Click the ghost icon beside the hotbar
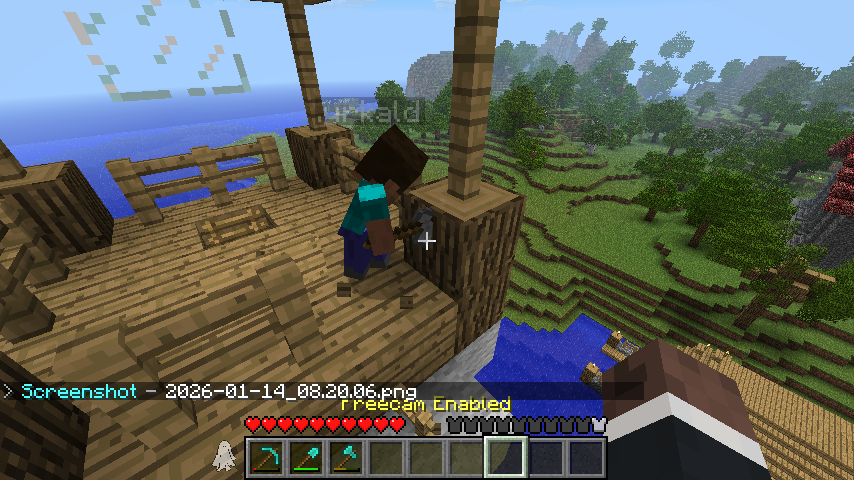854x480 pixels. pos(224,456)
